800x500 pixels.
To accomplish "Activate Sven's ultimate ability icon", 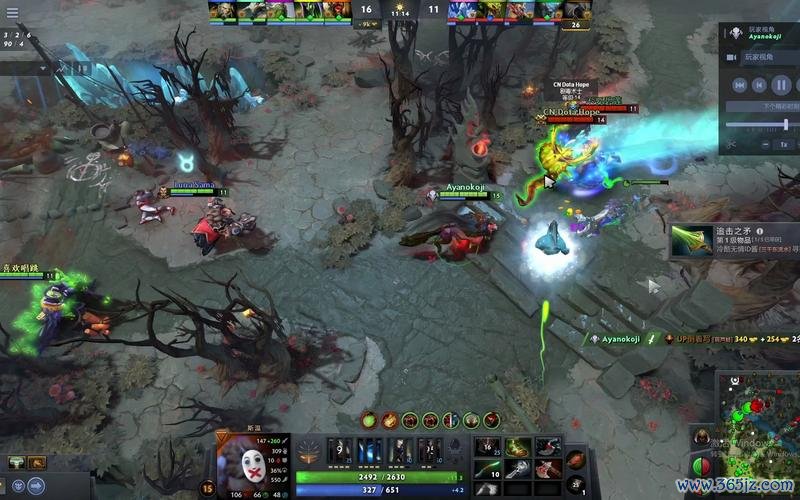I will pos(429,450).
